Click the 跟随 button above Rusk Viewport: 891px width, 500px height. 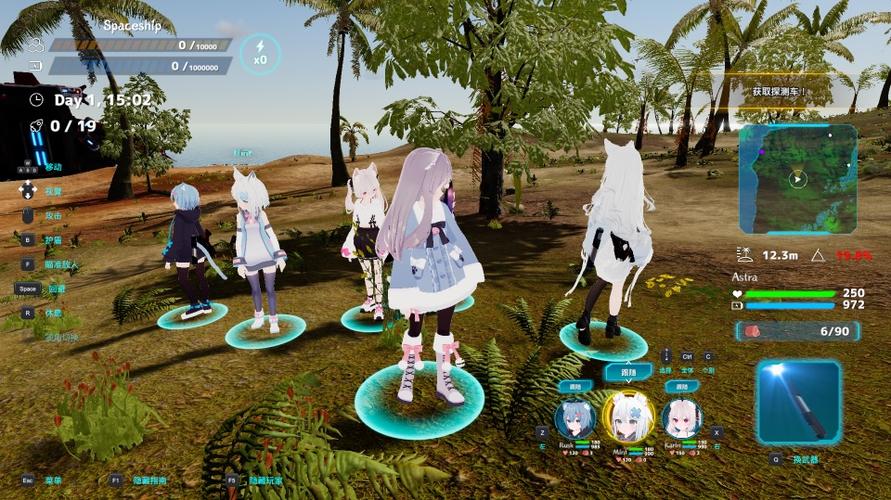575,386
